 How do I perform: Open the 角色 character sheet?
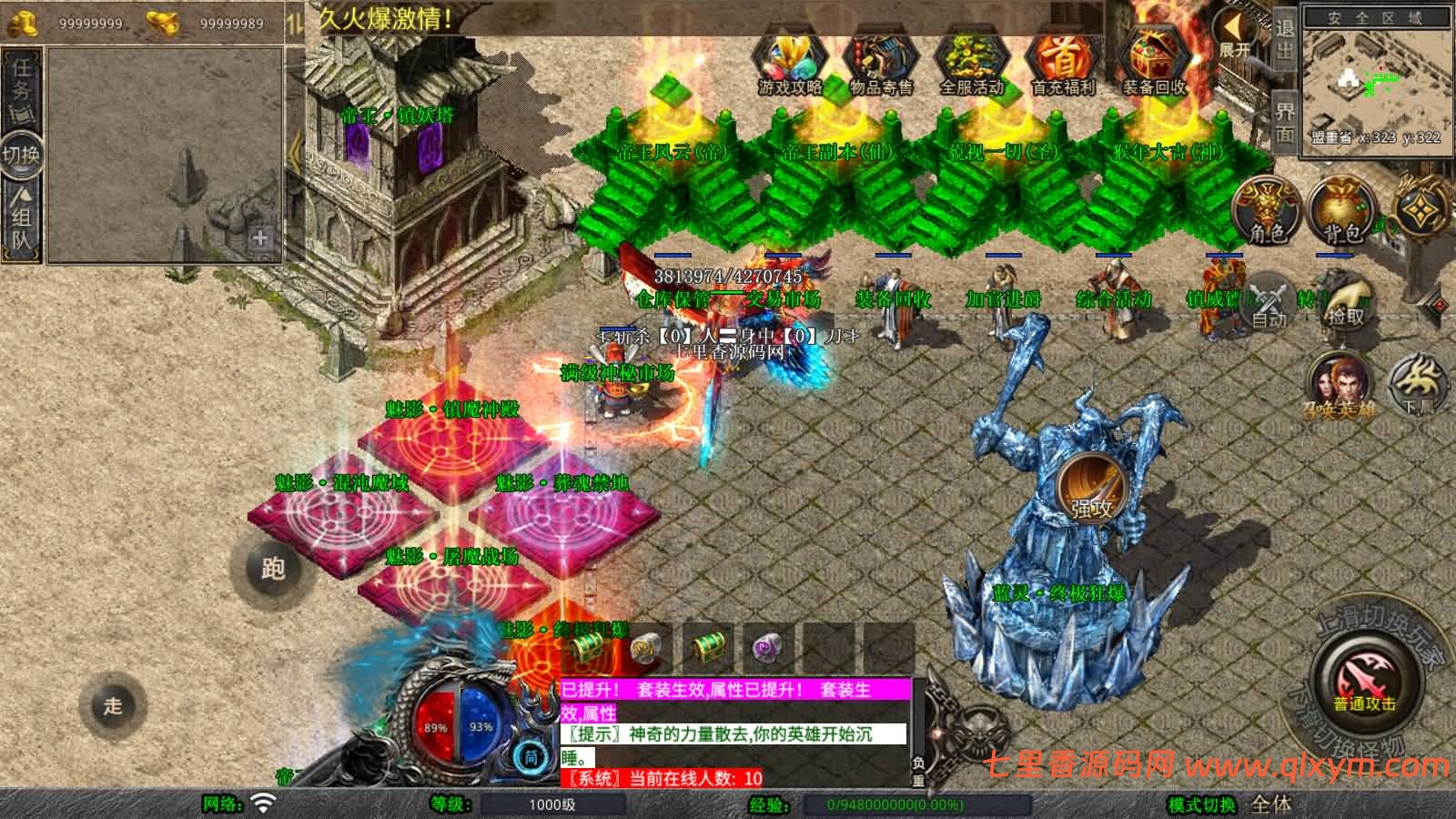(1267, 211)
